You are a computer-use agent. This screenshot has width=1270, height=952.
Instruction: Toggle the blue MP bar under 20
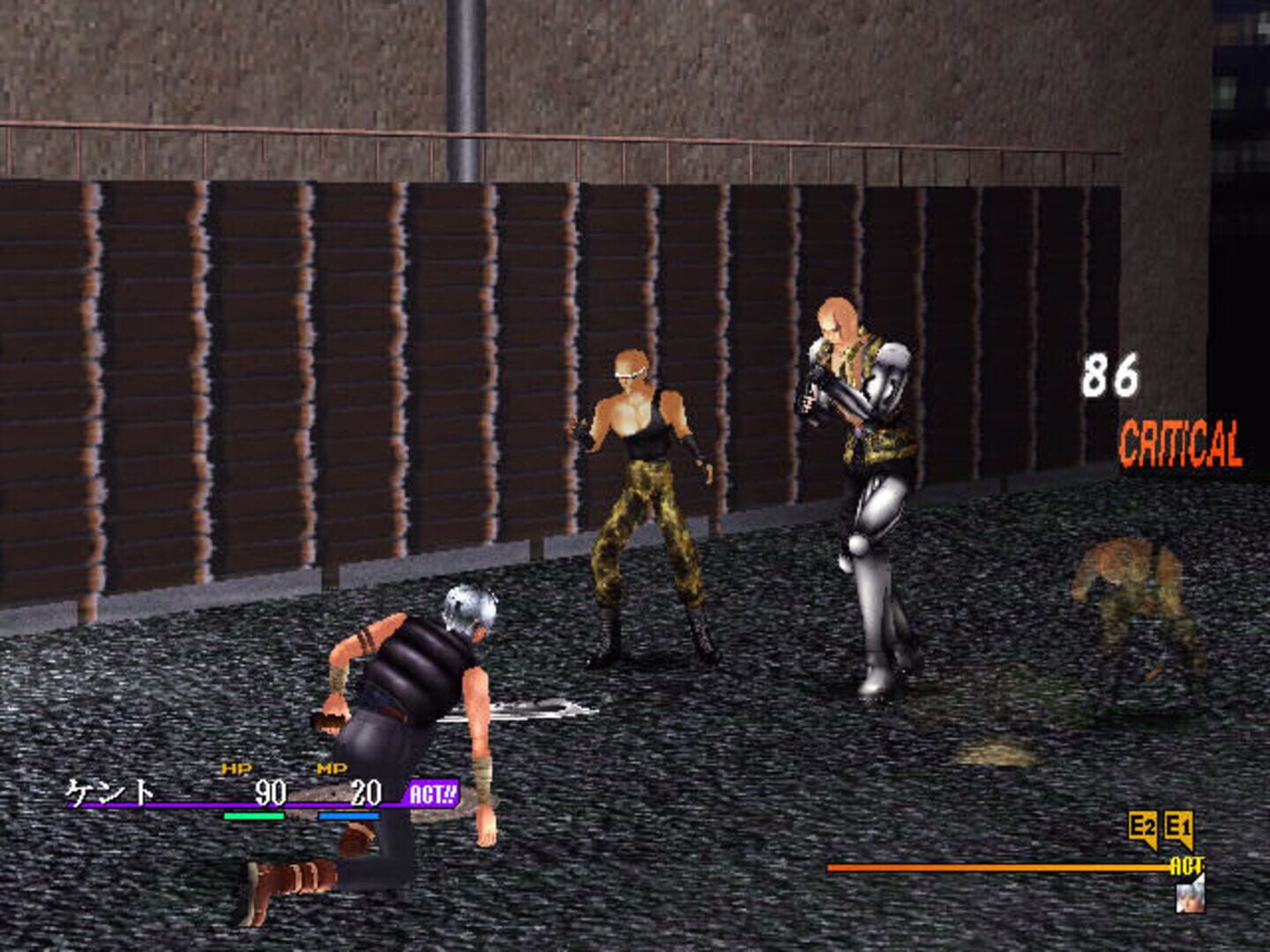click(x=348, y=817)
